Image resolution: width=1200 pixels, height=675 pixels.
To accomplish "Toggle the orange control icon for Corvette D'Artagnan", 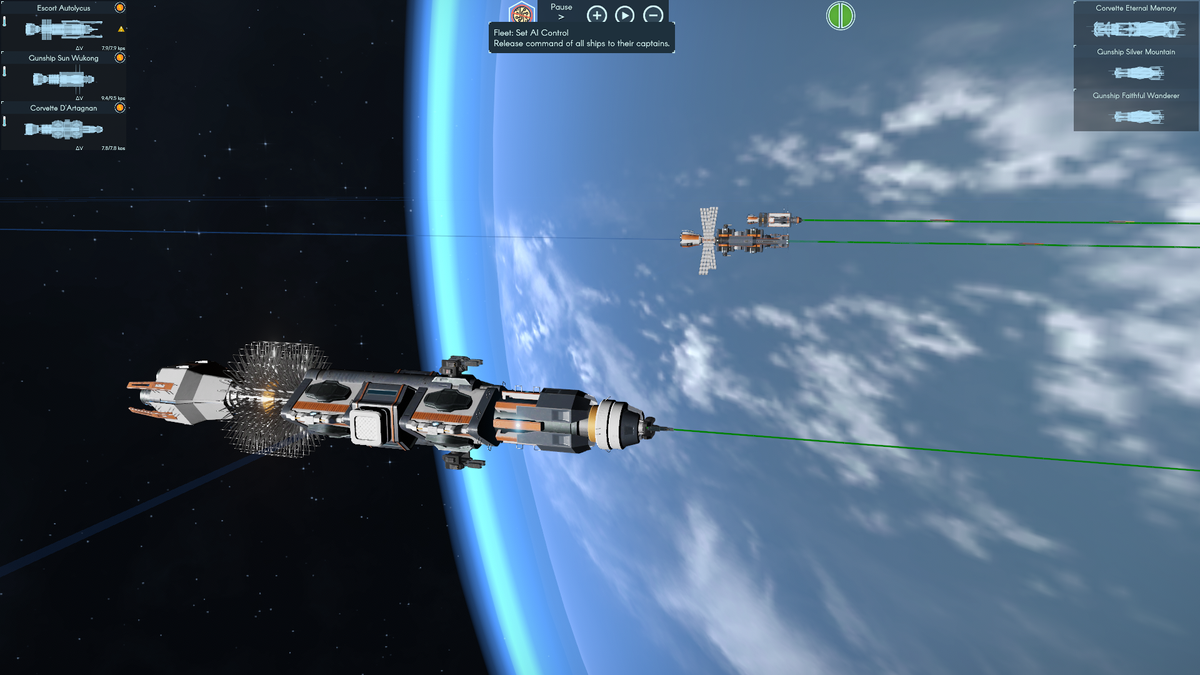I will (120, 108).
